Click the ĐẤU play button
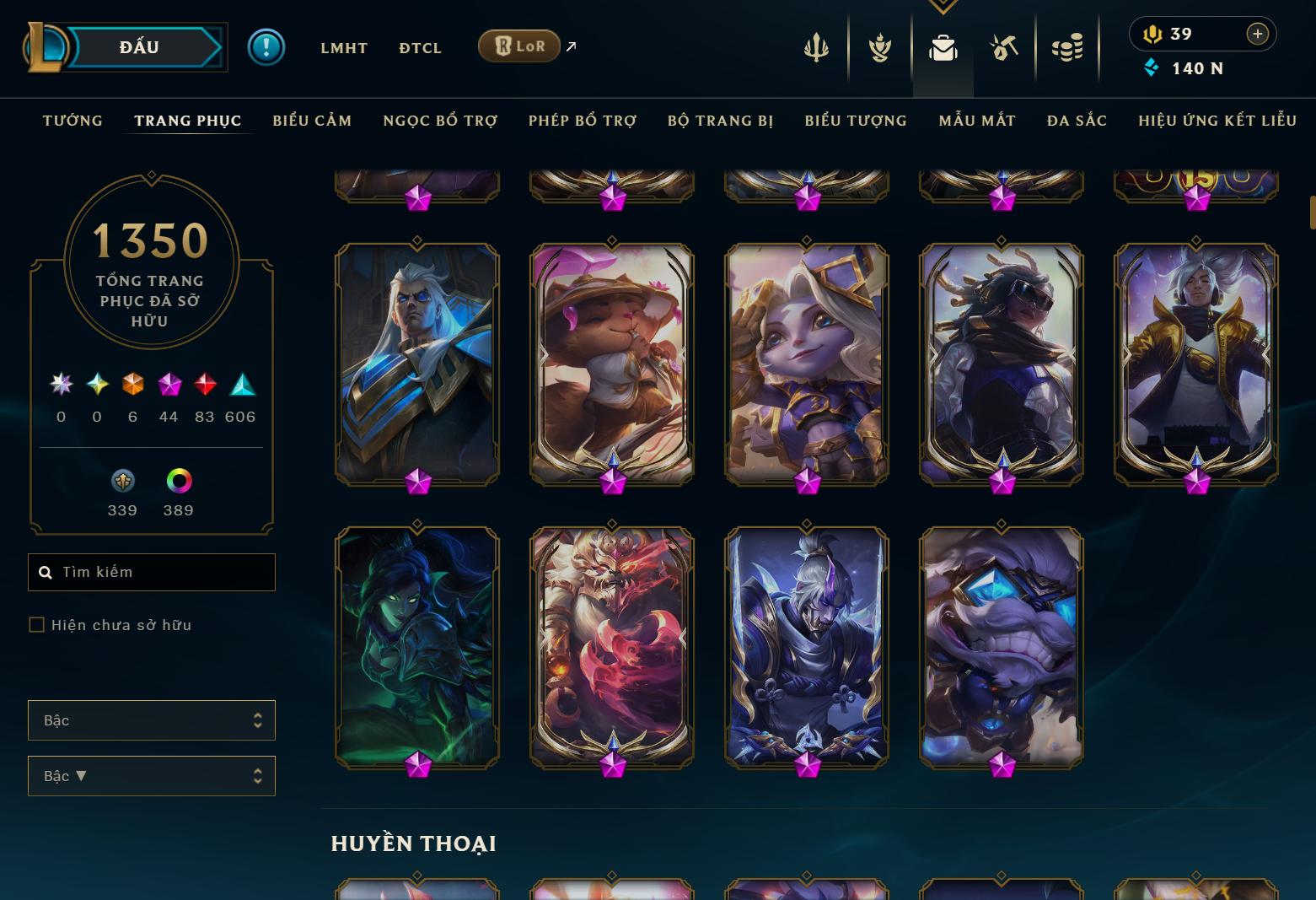Screen dimensions: 1316x900 tap(140, 47)
